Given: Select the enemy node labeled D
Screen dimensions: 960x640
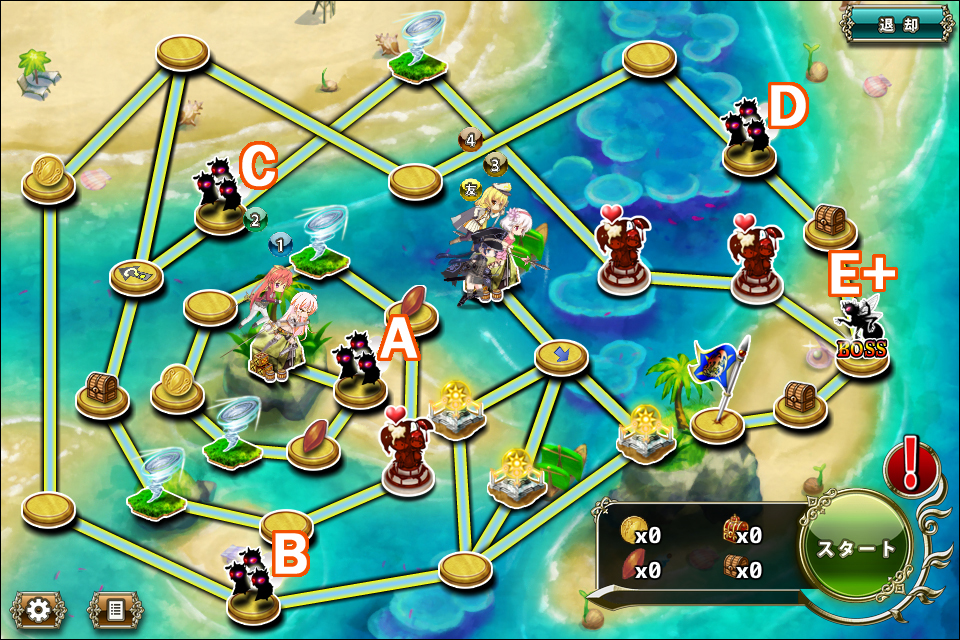Looking at the screenshot, I should click(748, 140).
